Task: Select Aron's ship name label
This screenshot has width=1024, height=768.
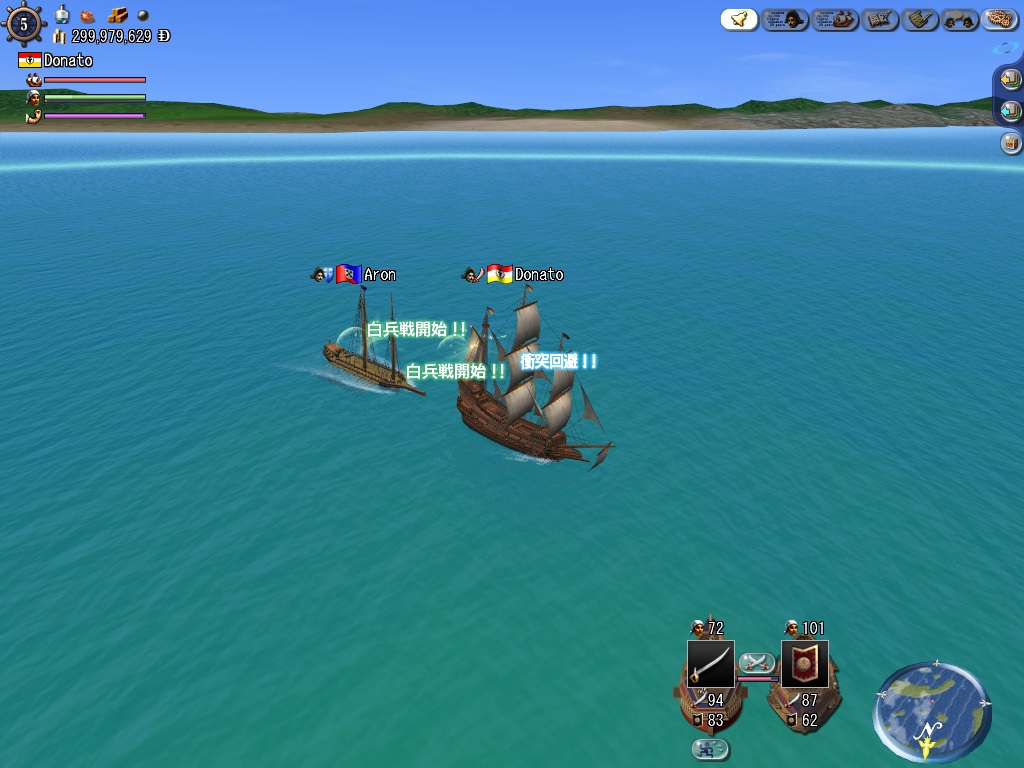Action: (379, 274)
